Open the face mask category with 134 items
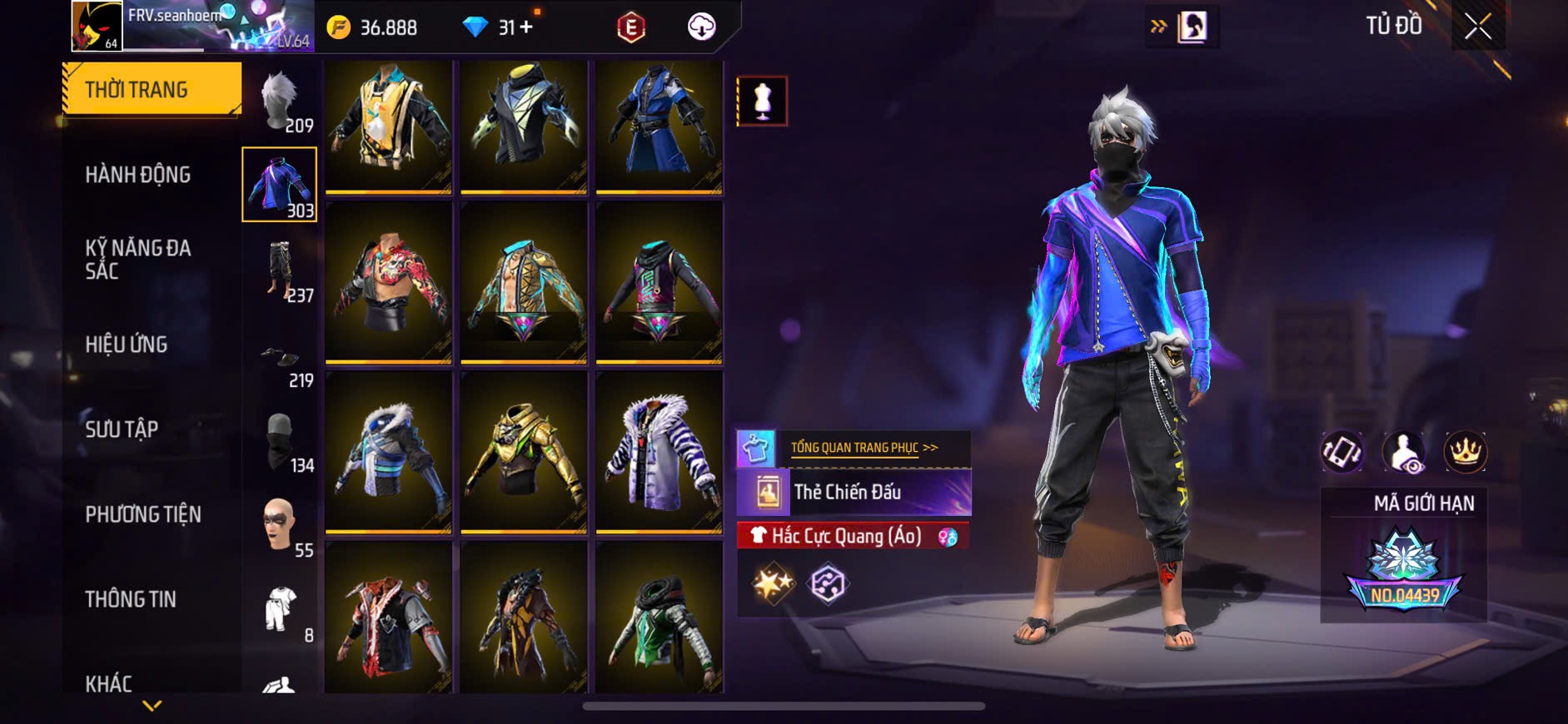This screenshot has width=1568, height=724. click(x=281, y=441)
